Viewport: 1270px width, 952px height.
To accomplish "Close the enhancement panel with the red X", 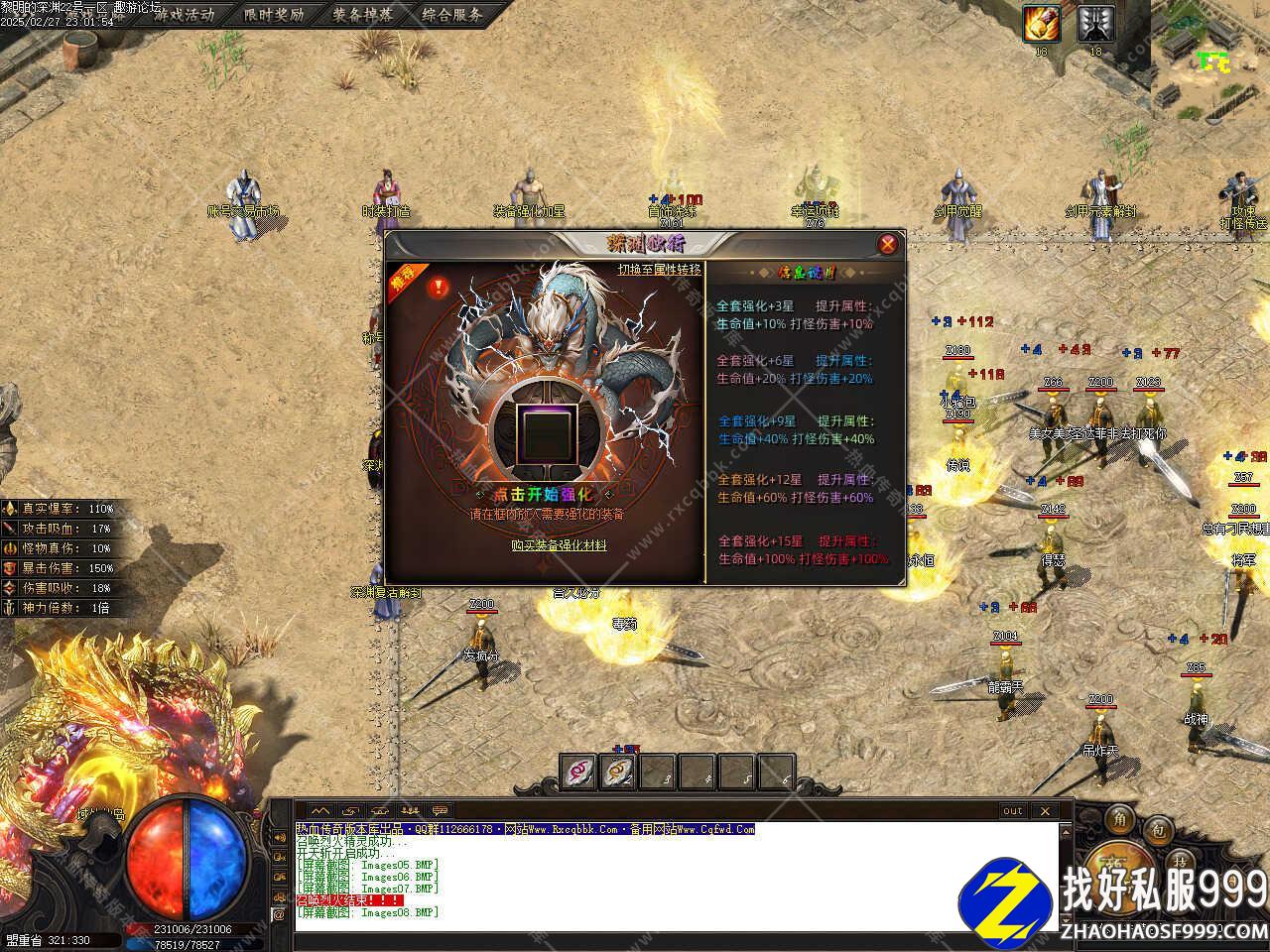I will point(888,244).
